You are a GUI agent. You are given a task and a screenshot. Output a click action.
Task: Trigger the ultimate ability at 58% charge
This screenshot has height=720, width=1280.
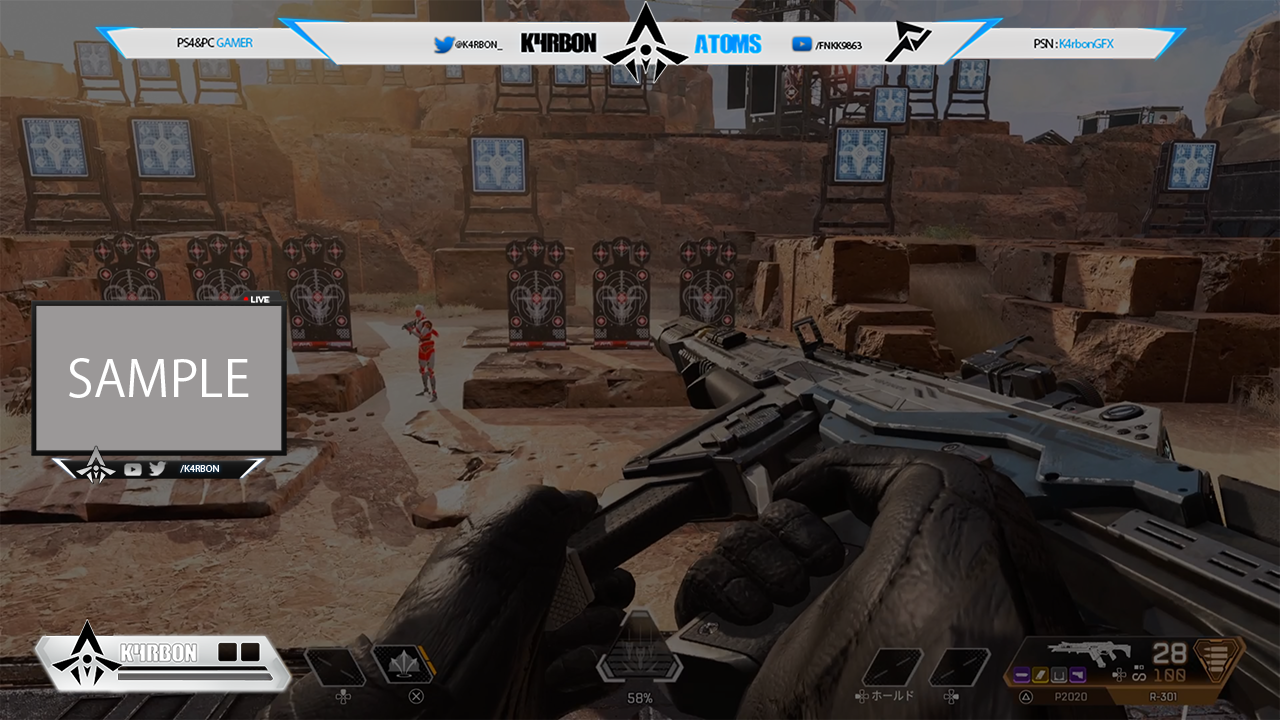pyautogui.click(x=640, y=662)
